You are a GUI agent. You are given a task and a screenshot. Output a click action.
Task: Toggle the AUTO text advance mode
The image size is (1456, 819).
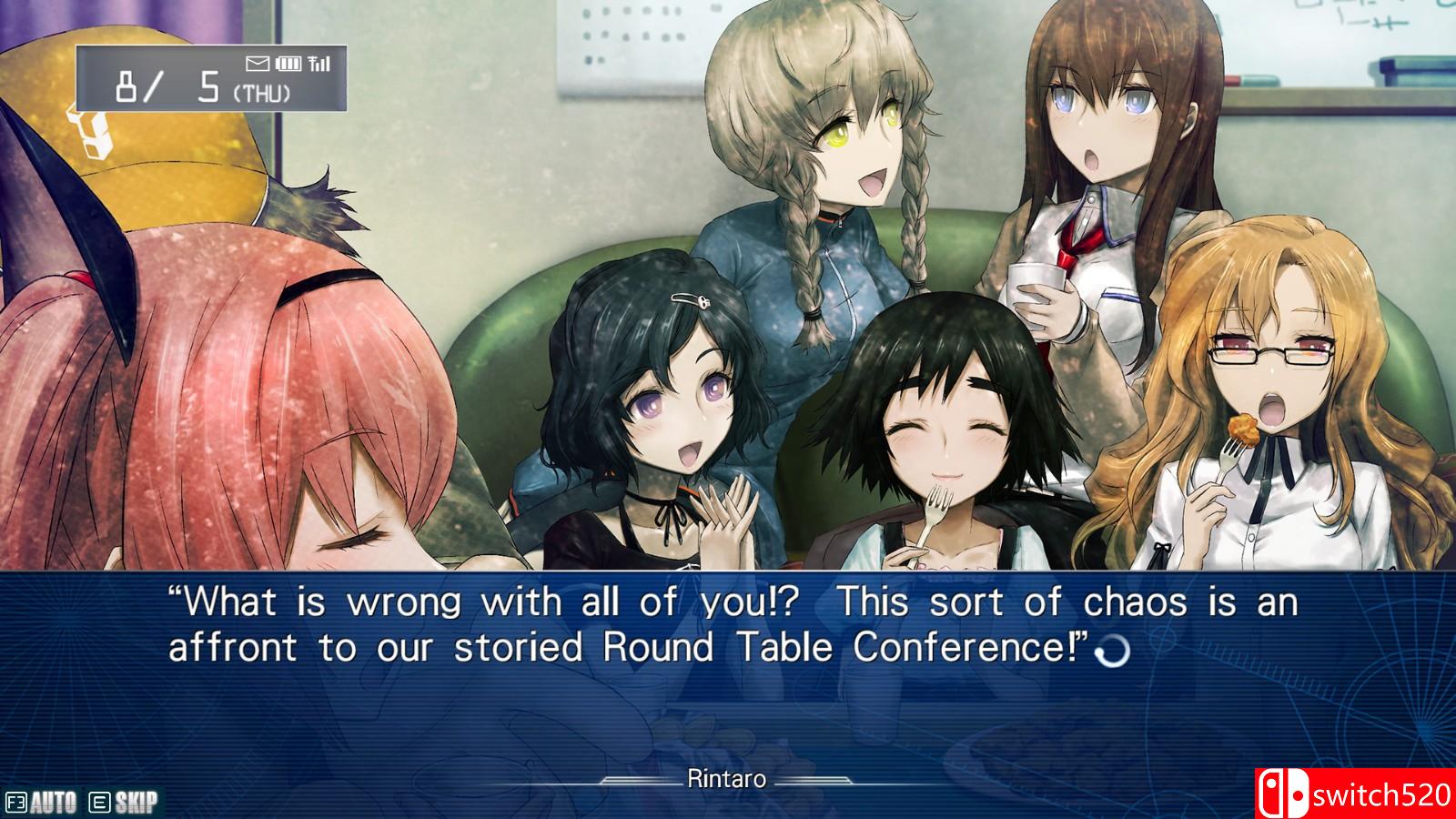tap(42, 802)
